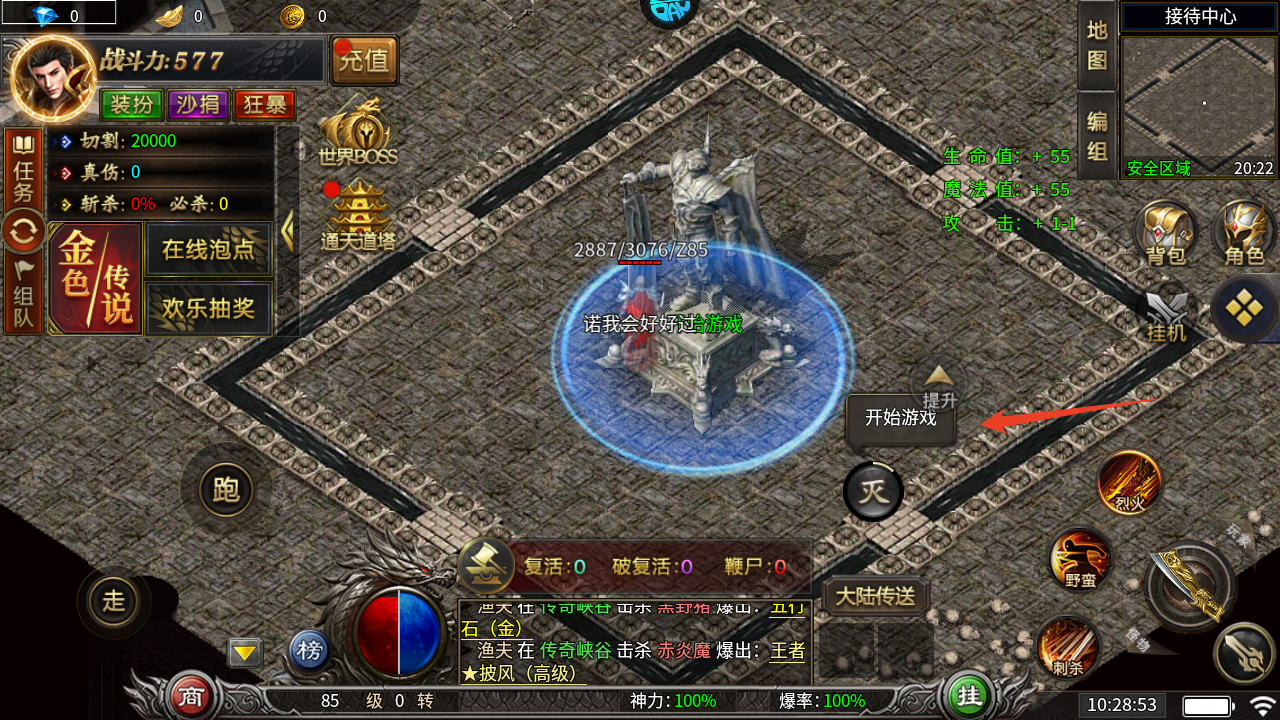
Task: Open the 地图 map tab
Action: pyautogui.click(x=1097, y=45)
